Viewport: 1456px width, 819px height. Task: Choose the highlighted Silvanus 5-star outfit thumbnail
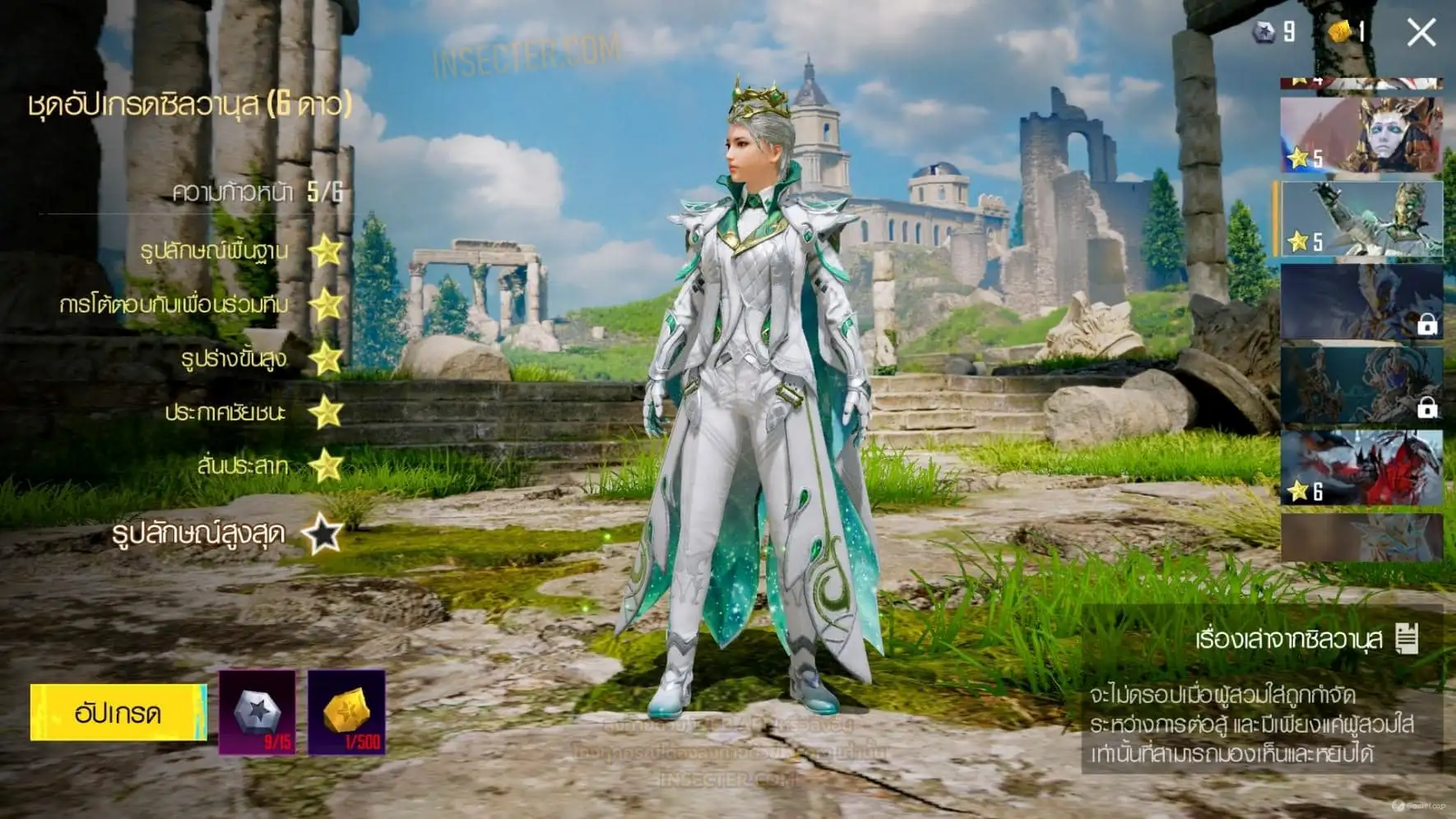coord(1361,219)
